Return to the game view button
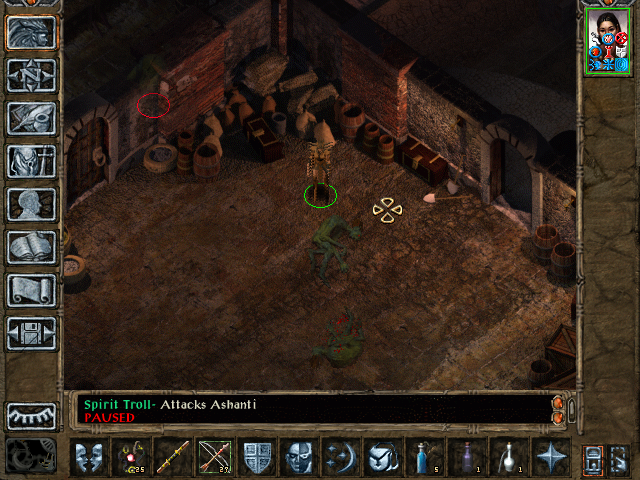640x480 pixels. coord(31,32)
